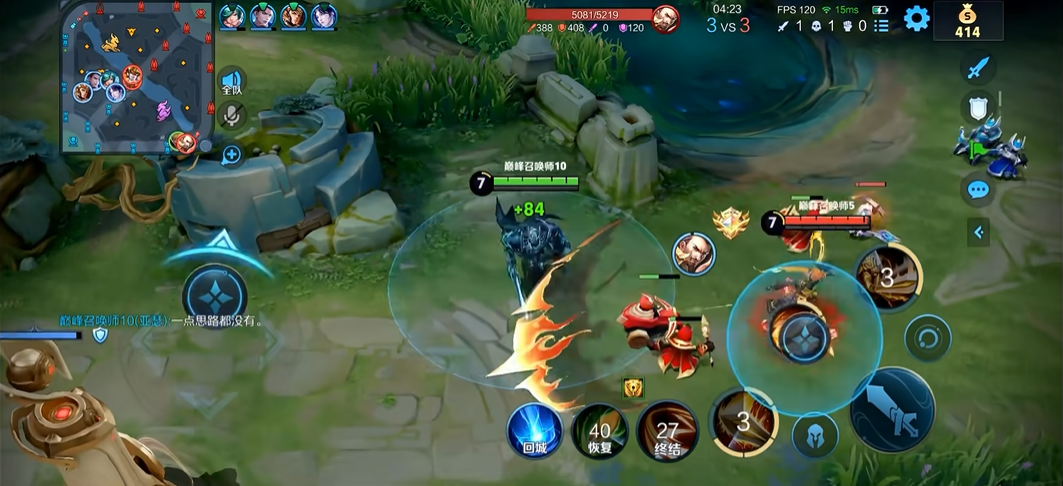Tap the chat bubble plus icon
Viewport: 1063px width, 486px height.
click(232, 155)
